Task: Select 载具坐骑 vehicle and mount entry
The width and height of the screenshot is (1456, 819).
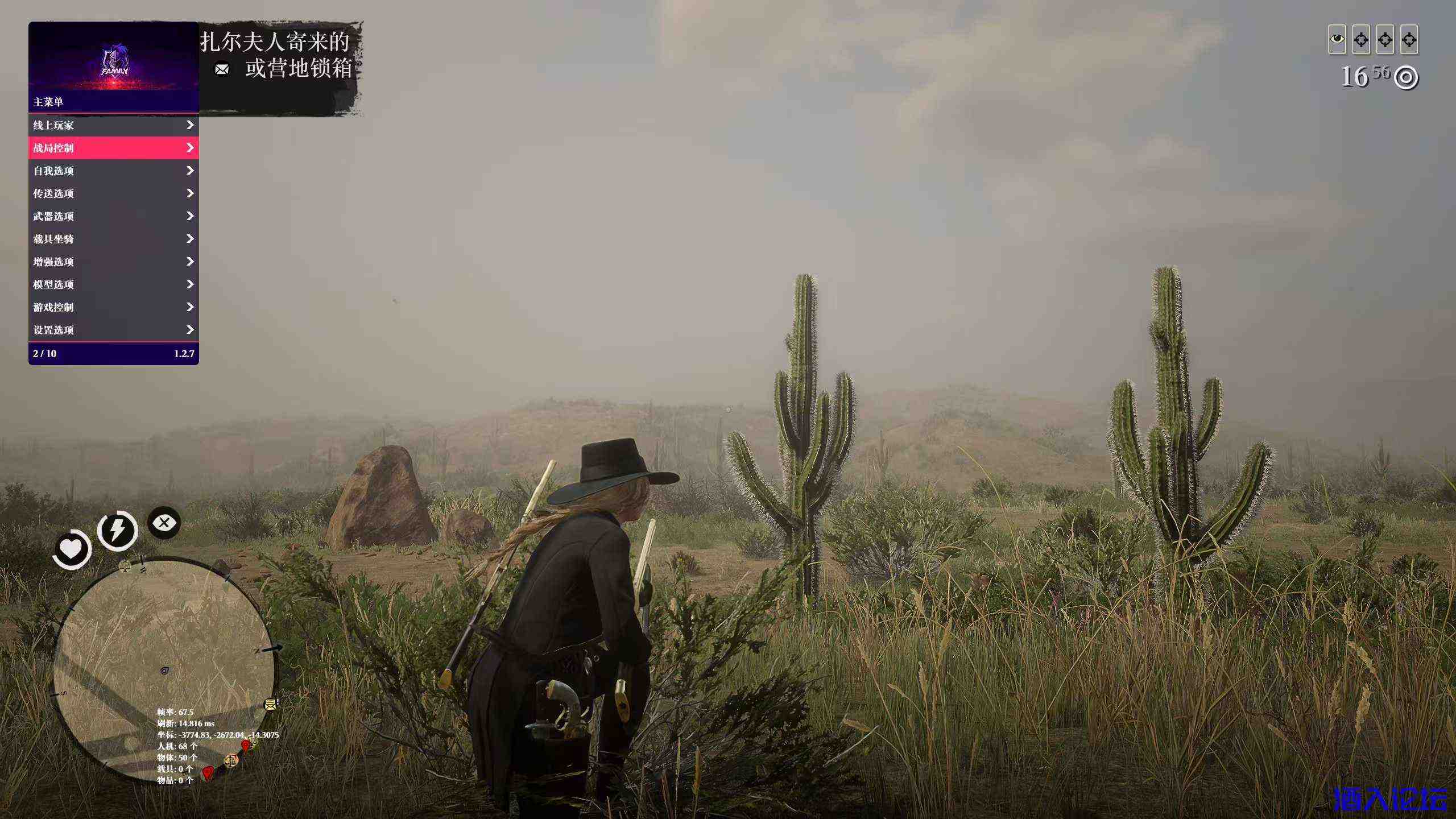Action: click(113, 239)
